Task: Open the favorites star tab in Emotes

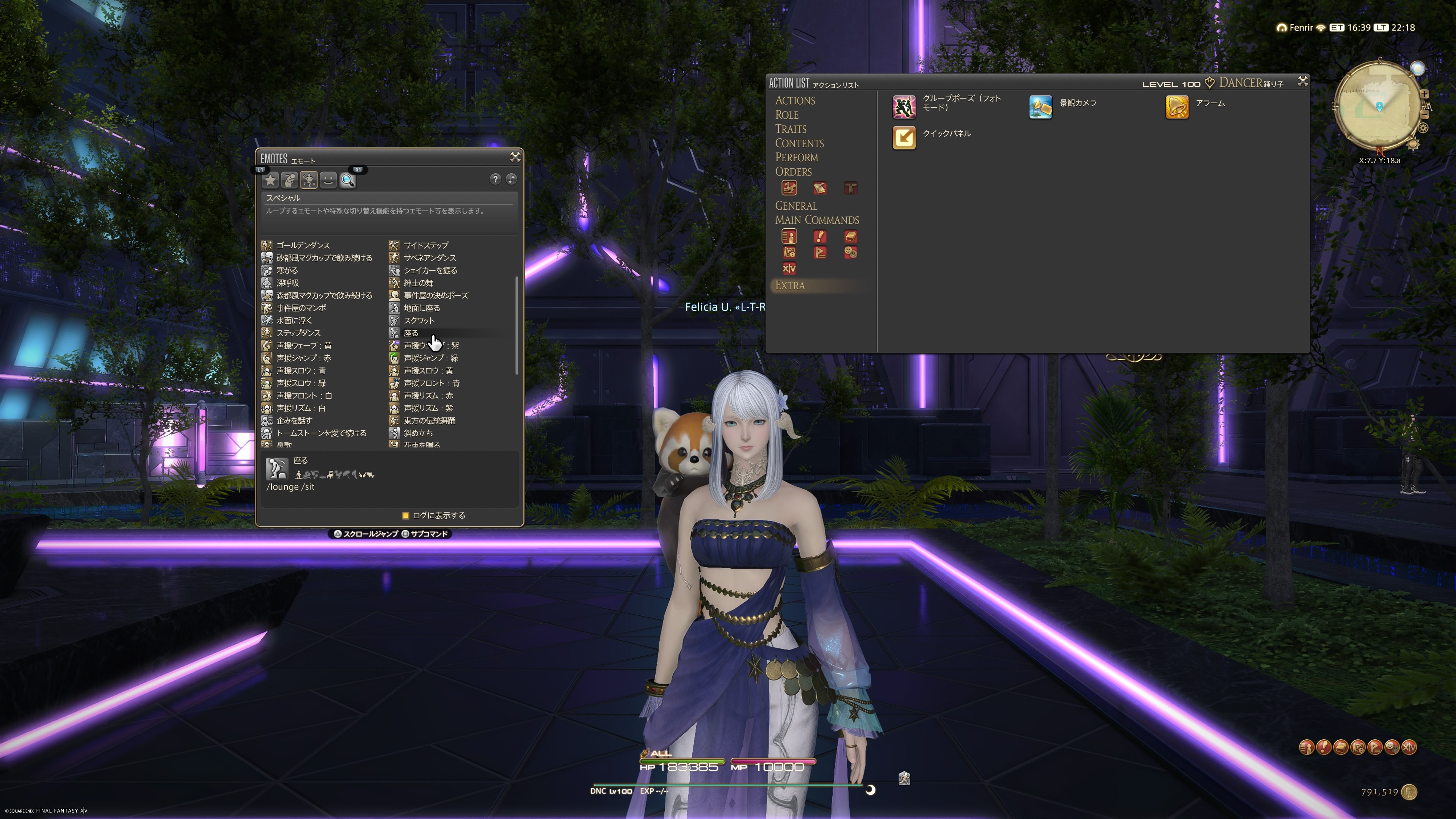Action: 271,180
